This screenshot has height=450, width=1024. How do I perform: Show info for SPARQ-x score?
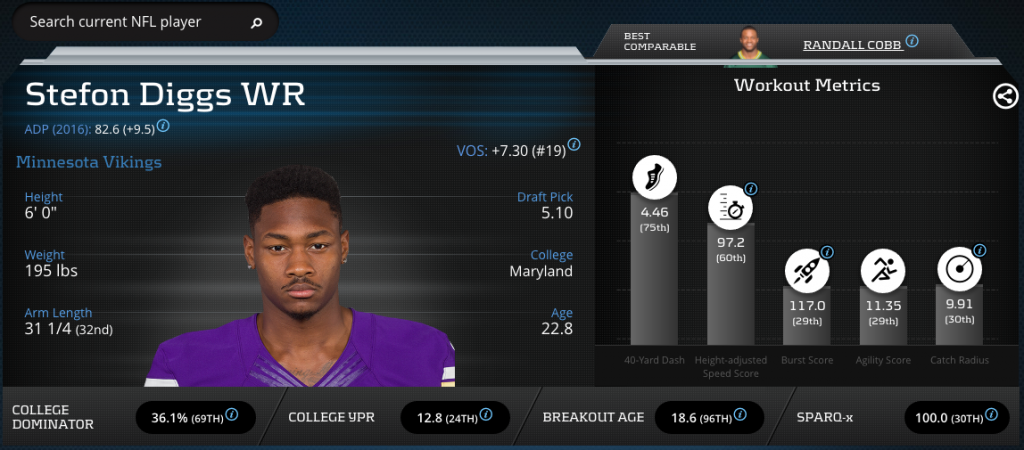(x=991, y=414)
